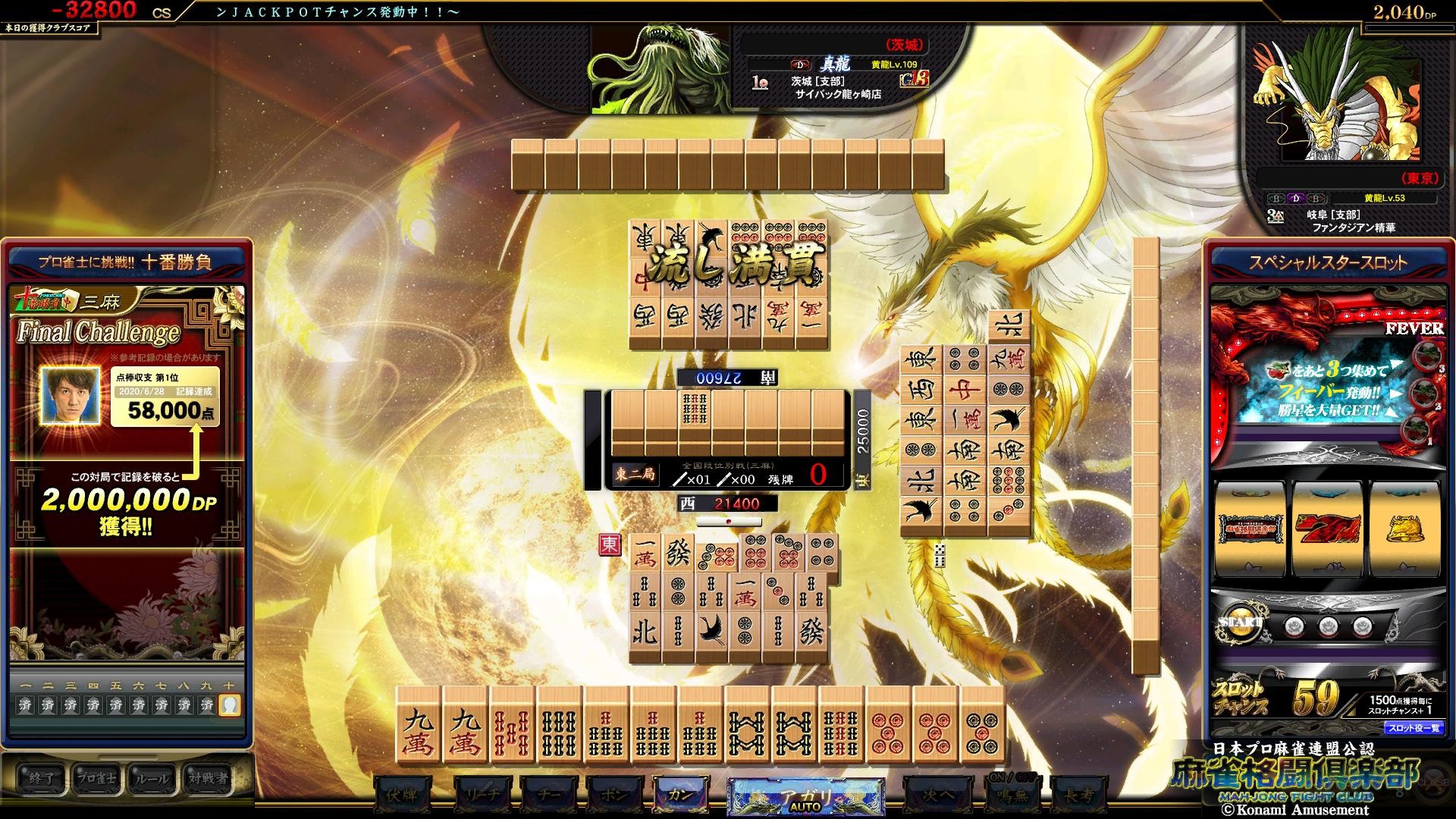
Task: Select the highlighted tenth challenge slot
Action: pos(229,705)
